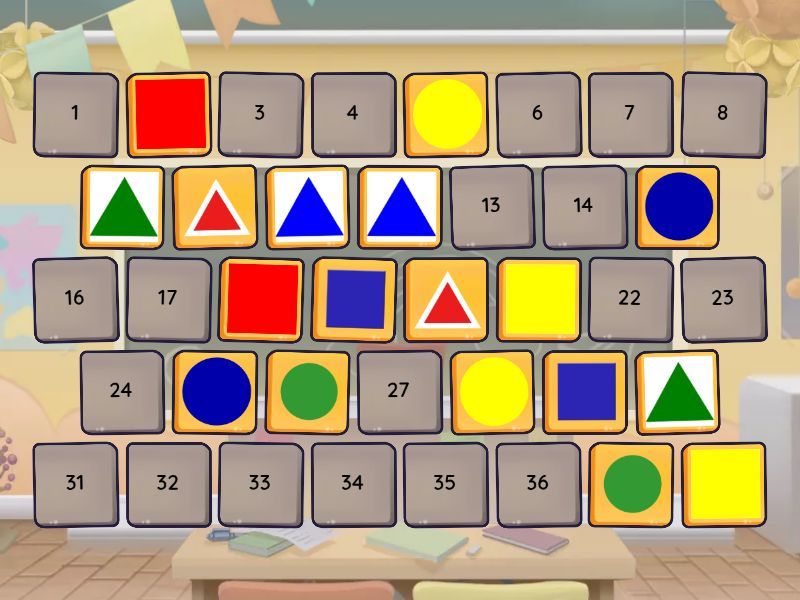Viewport: 800px width, 600px height.
Task: Turn over tile 33
Action: pyautogui.click(x=260, y=483)
